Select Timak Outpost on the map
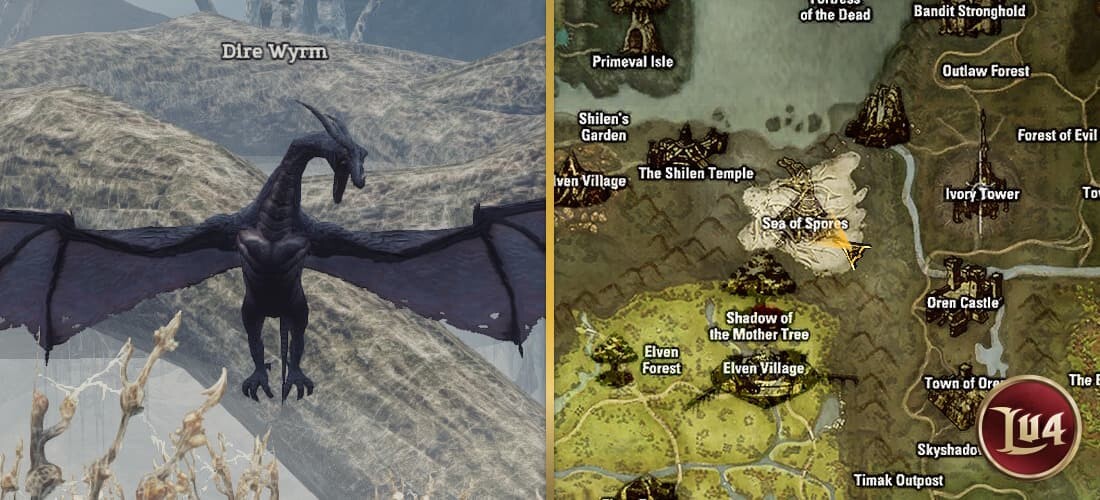Viewport: 1100px width, 500px height. coord(898,480)
